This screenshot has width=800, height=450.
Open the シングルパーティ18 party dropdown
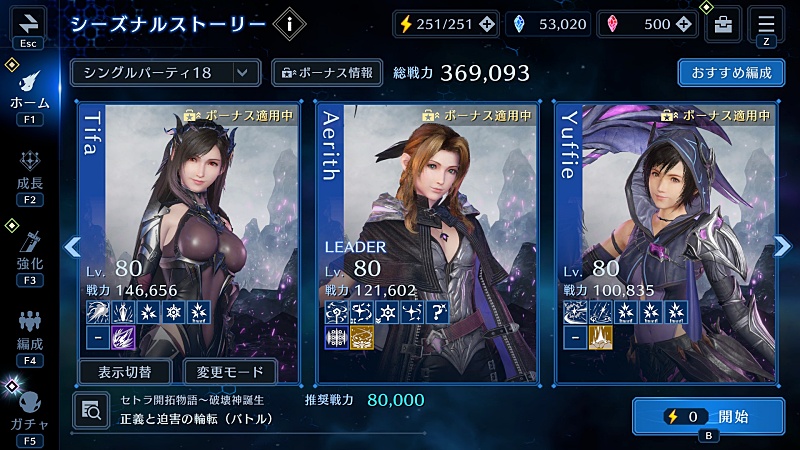165,72
